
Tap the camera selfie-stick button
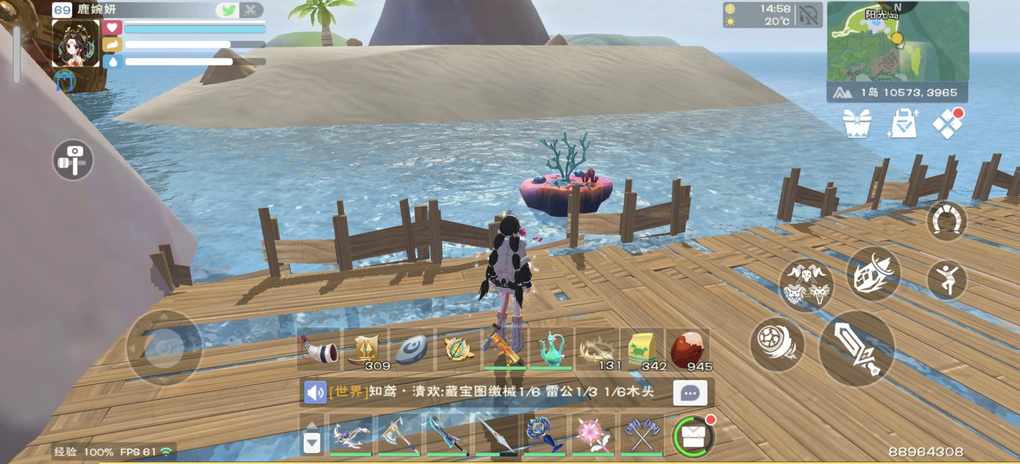click(73, 159)
